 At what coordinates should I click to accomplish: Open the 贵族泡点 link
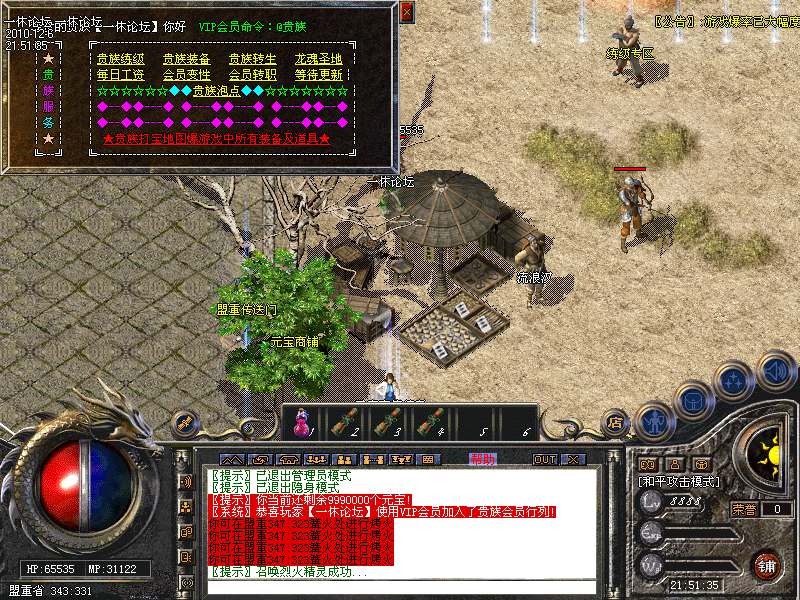(x=217, y=91)
